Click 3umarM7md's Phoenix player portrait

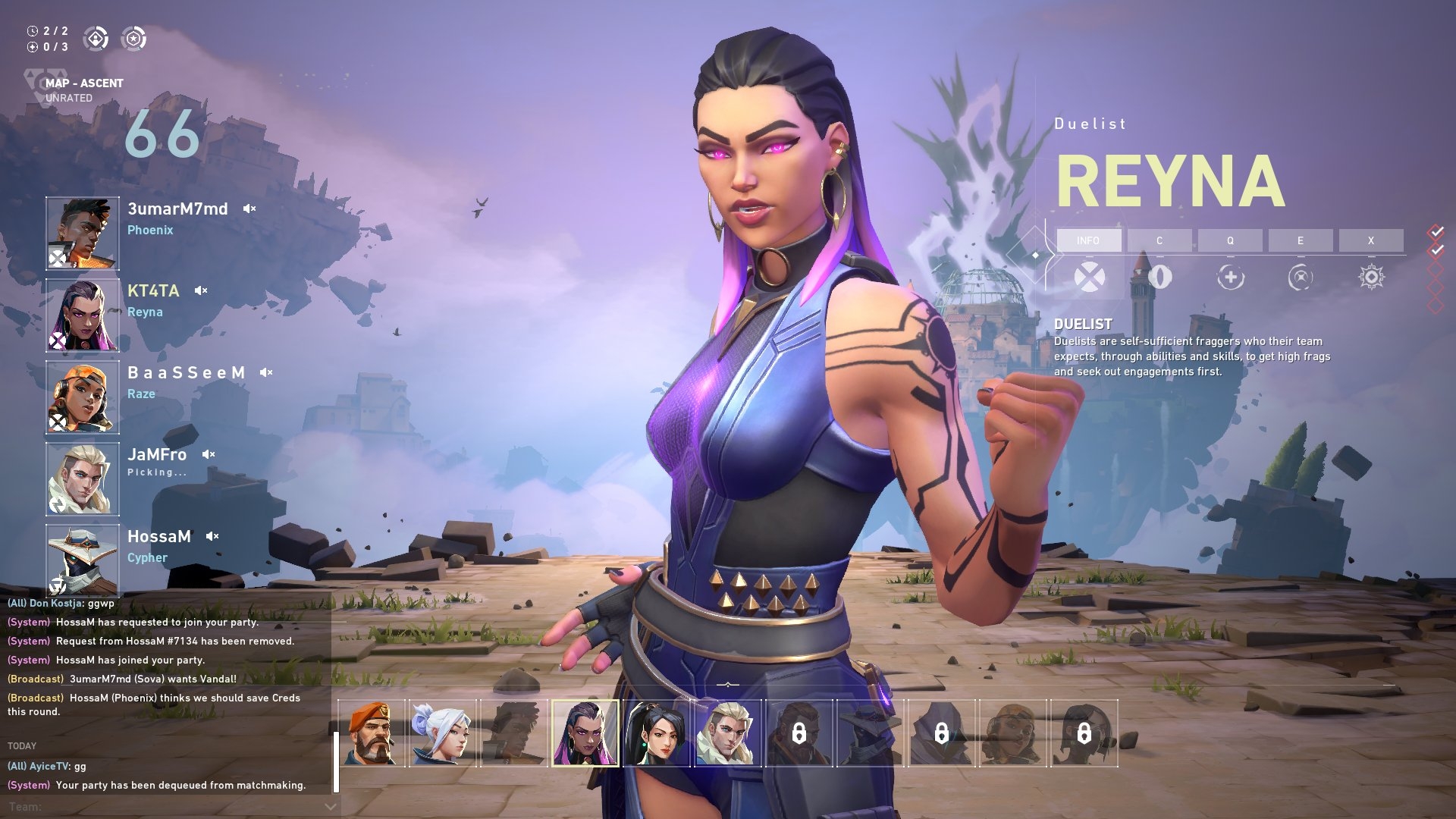[x=83, y=233]
